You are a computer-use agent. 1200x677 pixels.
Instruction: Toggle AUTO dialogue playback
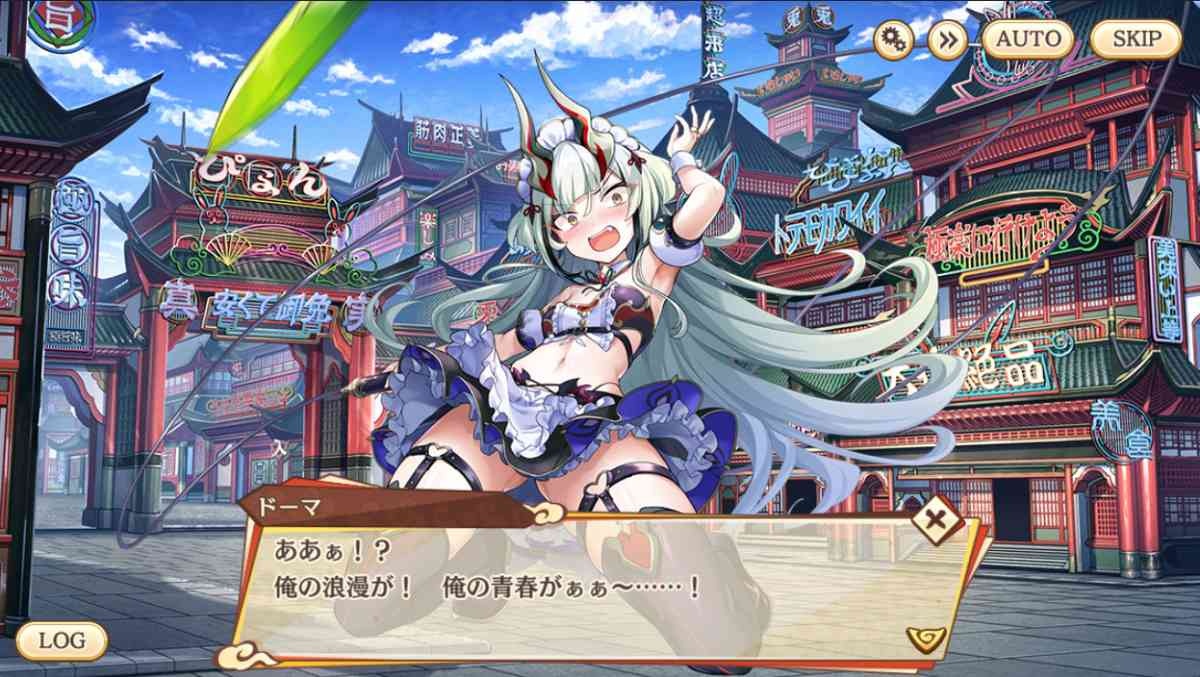point(1027,39)
